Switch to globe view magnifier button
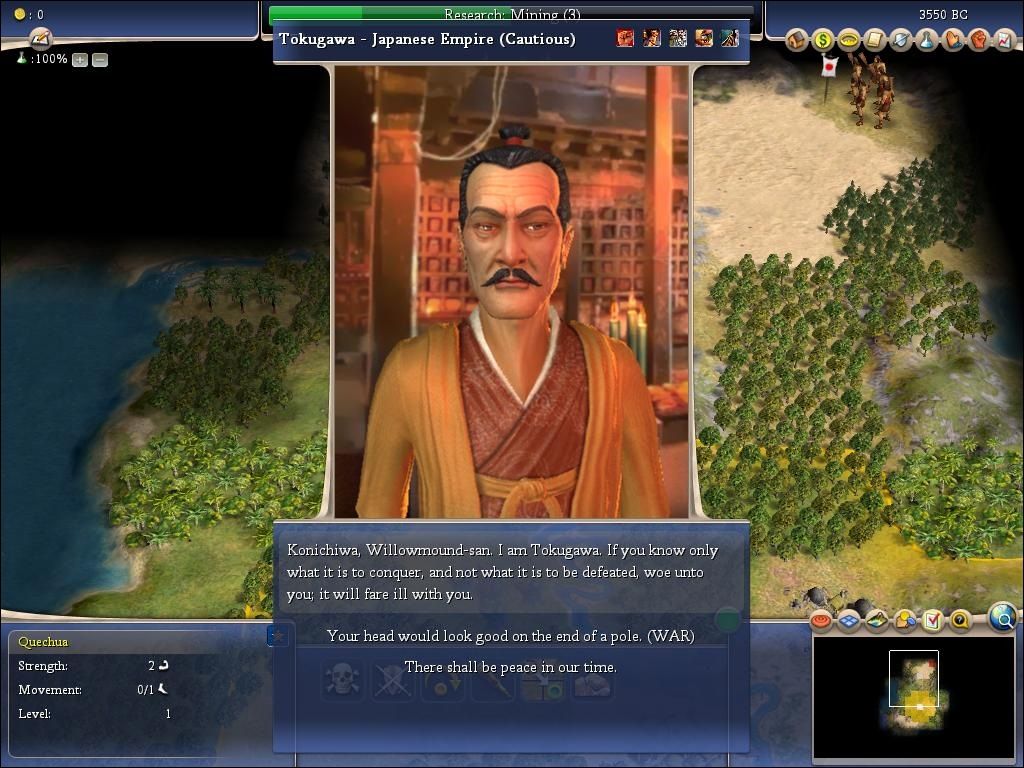 click(1002, 618)
